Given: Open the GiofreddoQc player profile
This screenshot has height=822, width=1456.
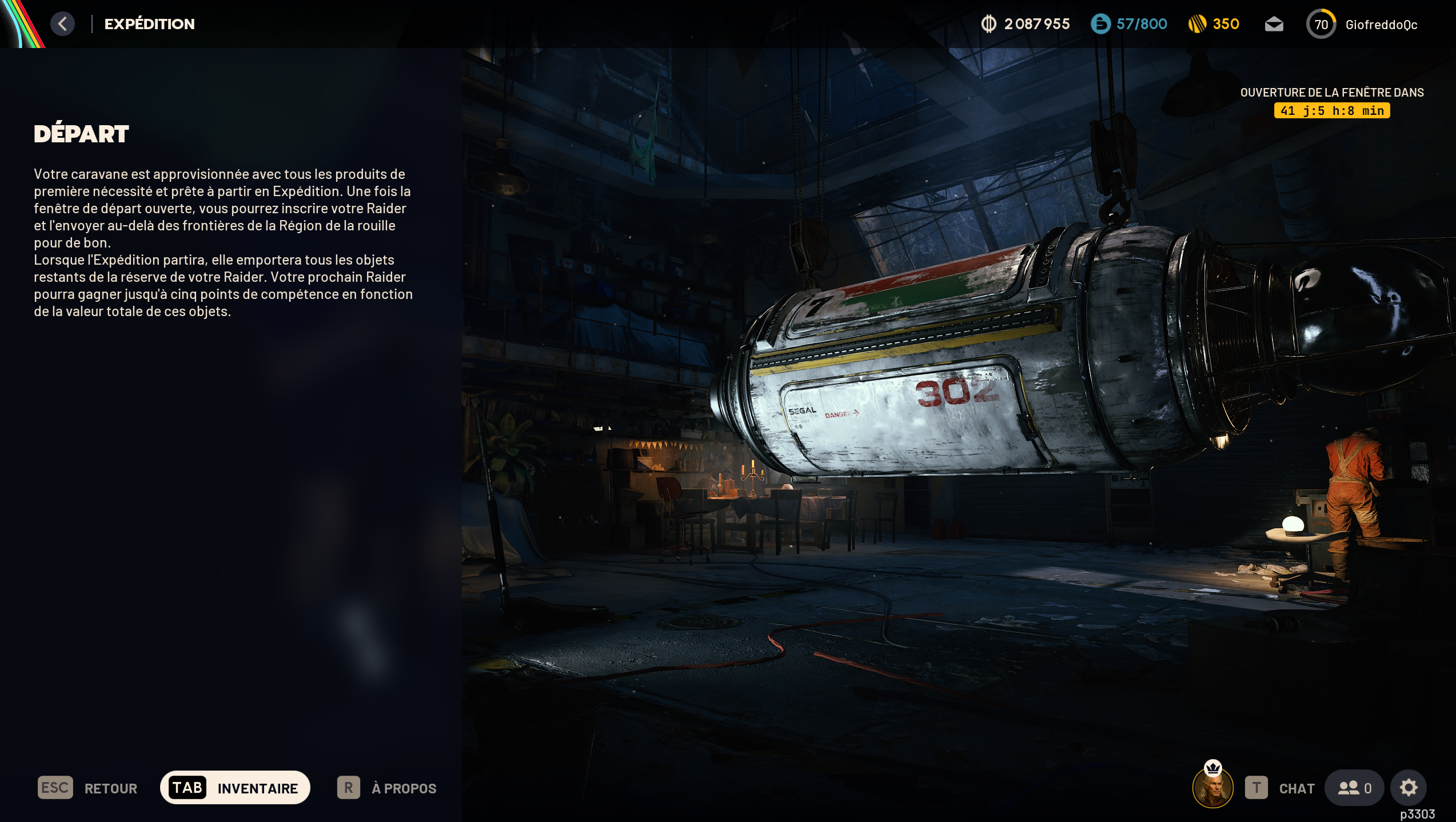Looking at the screenshot, I should pos(1363,25).
